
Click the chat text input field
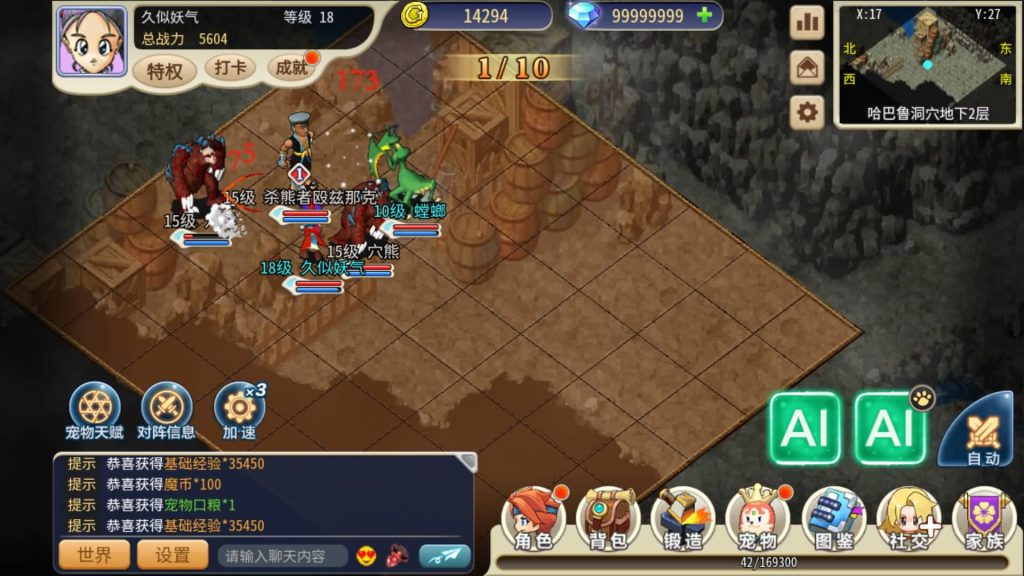tap(283, 556)
